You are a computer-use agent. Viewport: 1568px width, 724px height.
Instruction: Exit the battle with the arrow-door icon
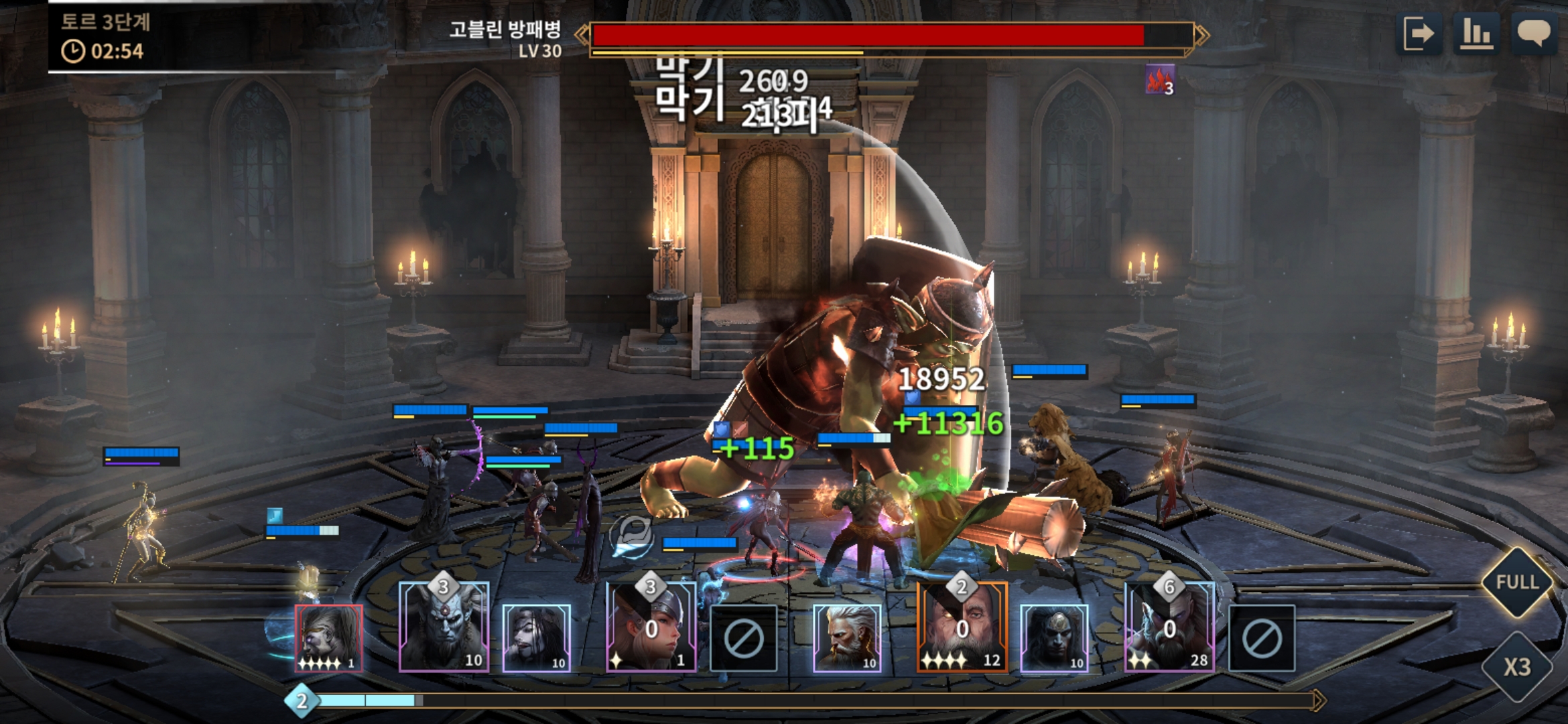tap(1419, 34)
